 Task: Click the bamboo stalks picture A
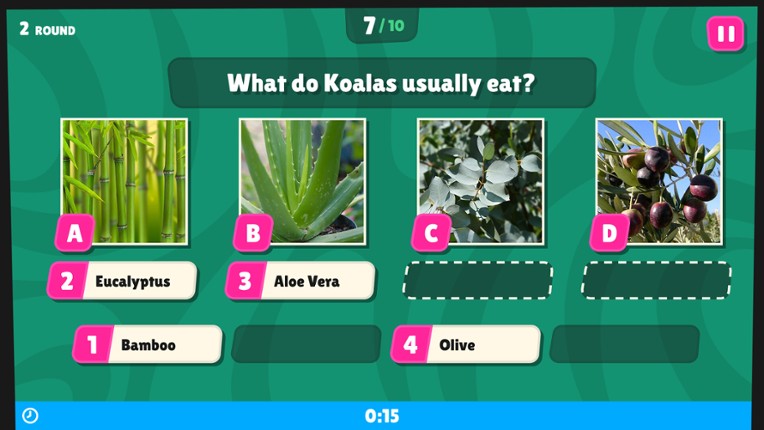[124, 180]
